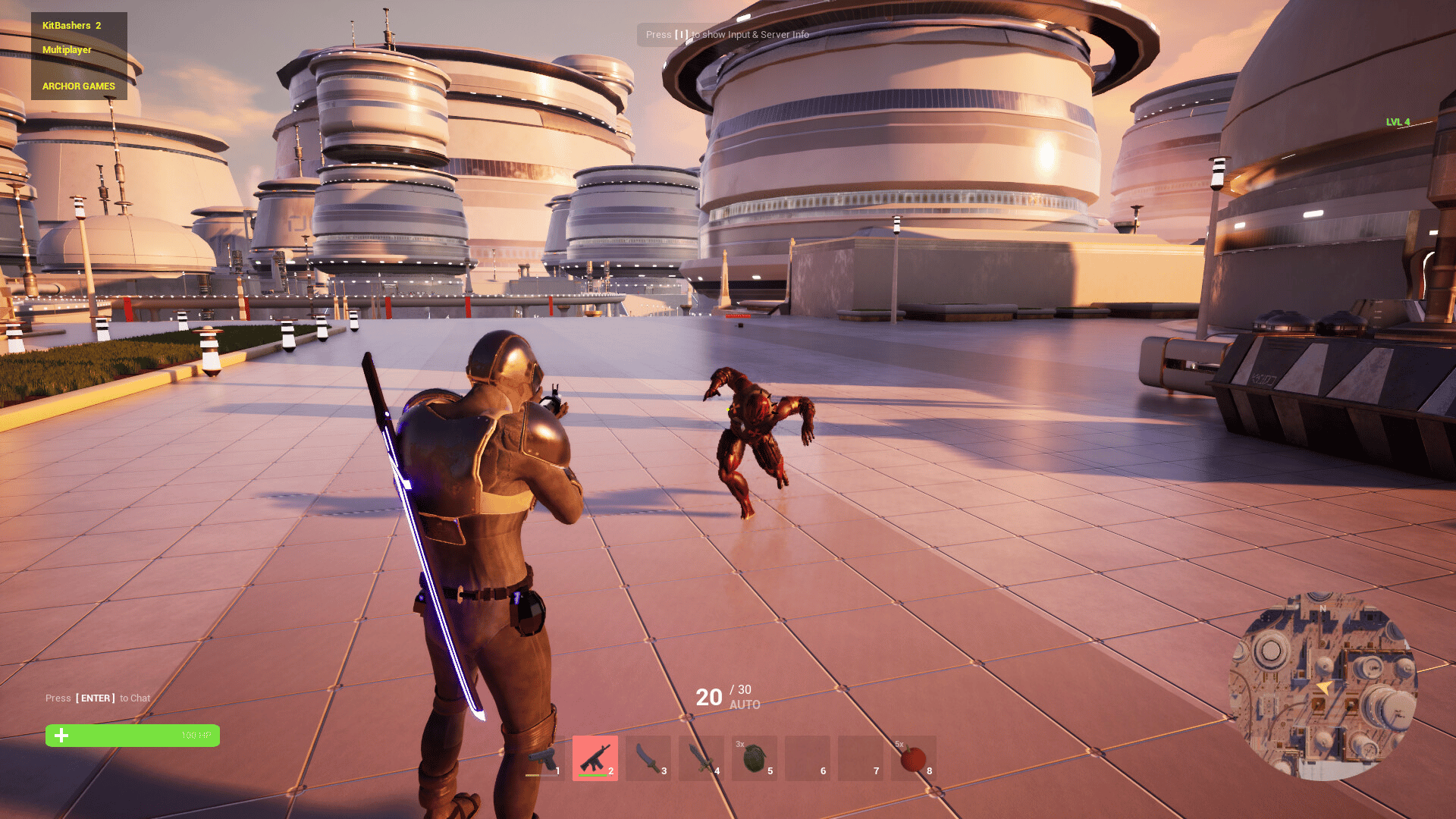Image resolution: width=1456 pixels, height=819 pixels.
Task: Switch to the sword in slot 4
Action: (701, 758)
